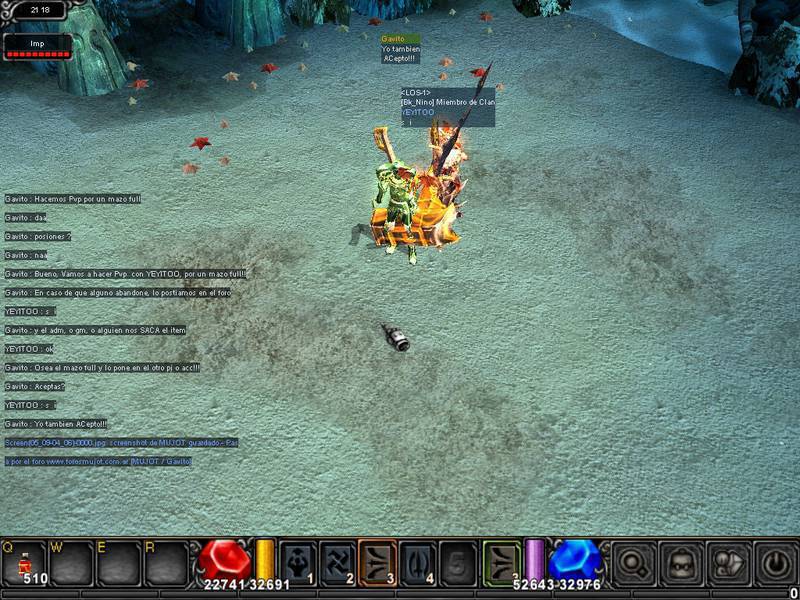
Task: Open the green-framed active skill selector
Action: click(502, 562)
